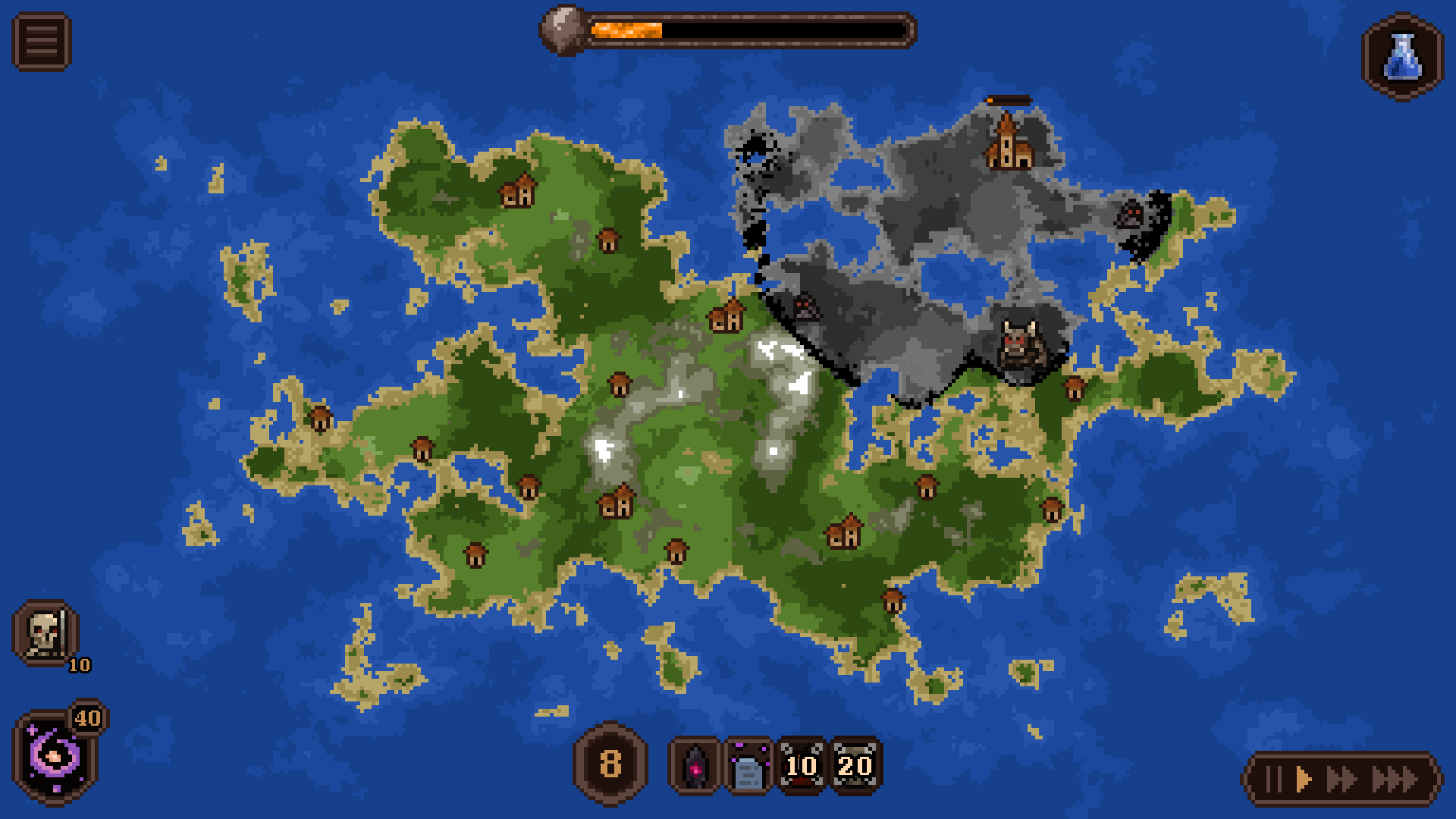
Task: Select the slot labeled 20
Action: (855, 766)
